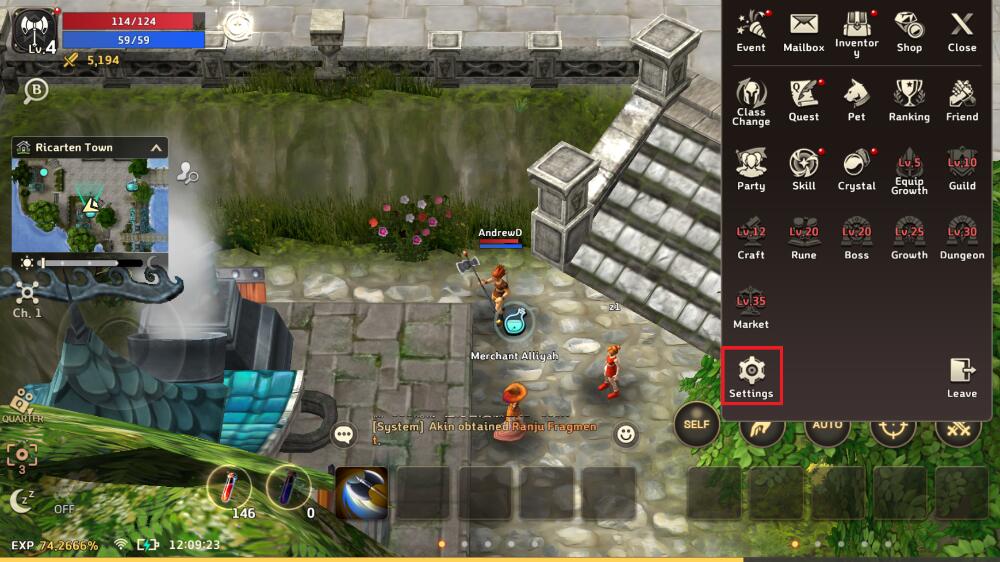This screenshot has height=562, width=1000.
Task: Click the Leave button
Action: 962,377
